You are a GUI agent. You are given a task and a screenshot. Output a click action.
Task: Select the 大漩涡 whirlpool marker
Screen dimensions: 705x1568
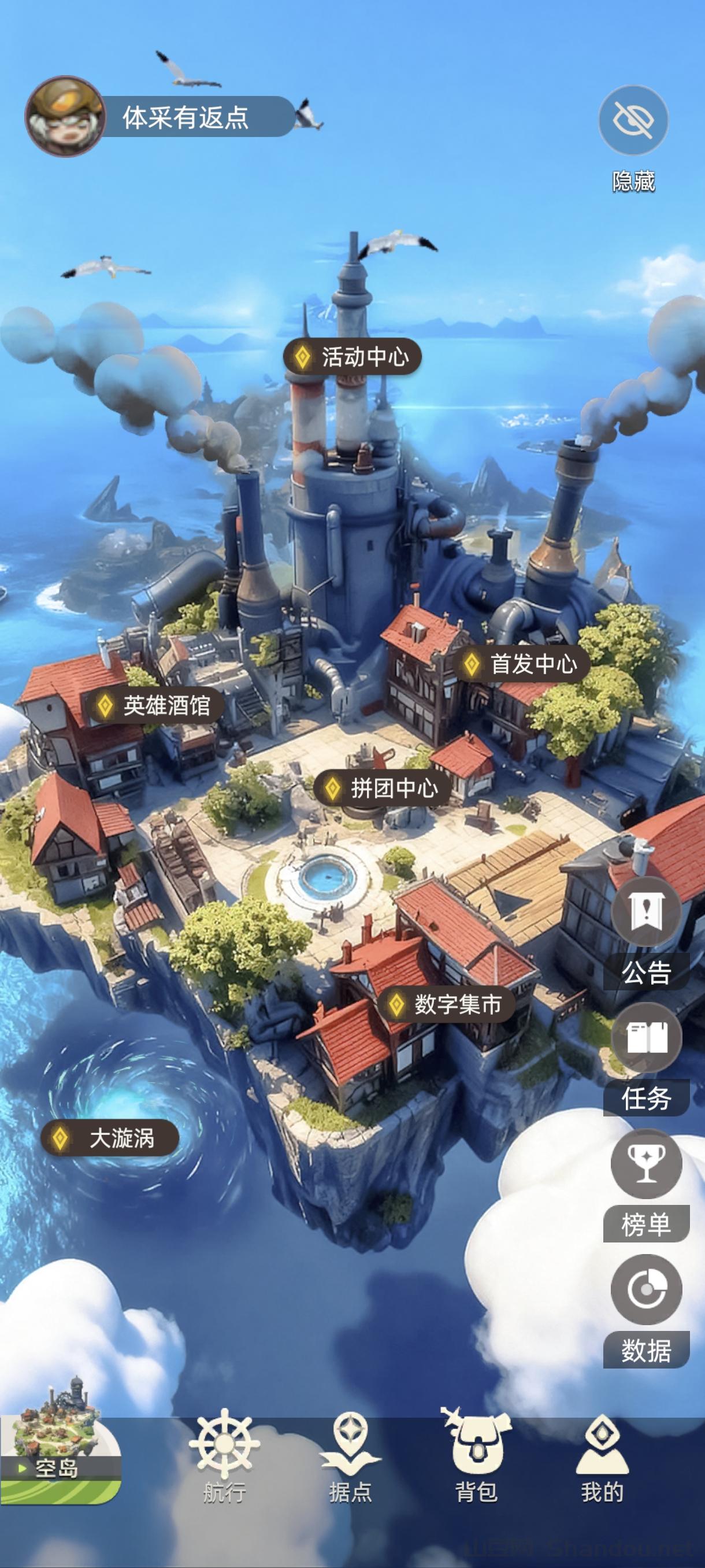(x=110, y=1138)
